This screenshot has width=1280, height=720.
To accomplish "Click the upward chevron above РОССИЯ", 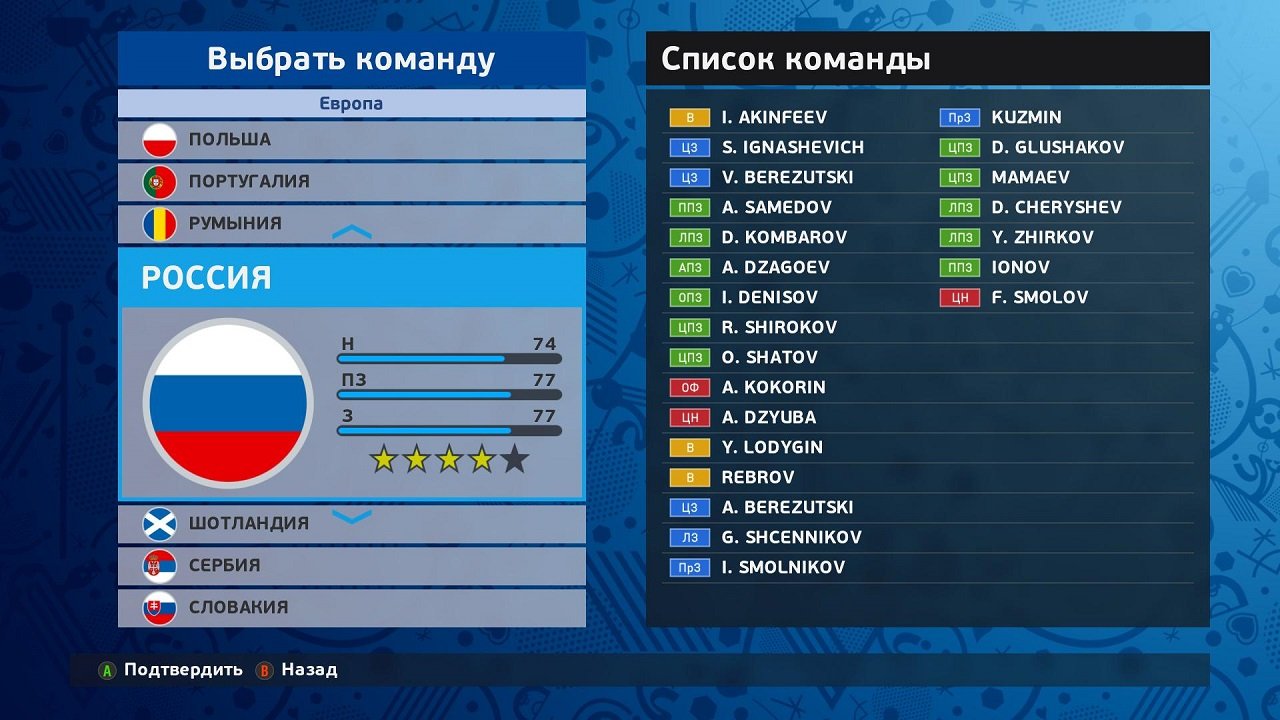I will 351,231.
